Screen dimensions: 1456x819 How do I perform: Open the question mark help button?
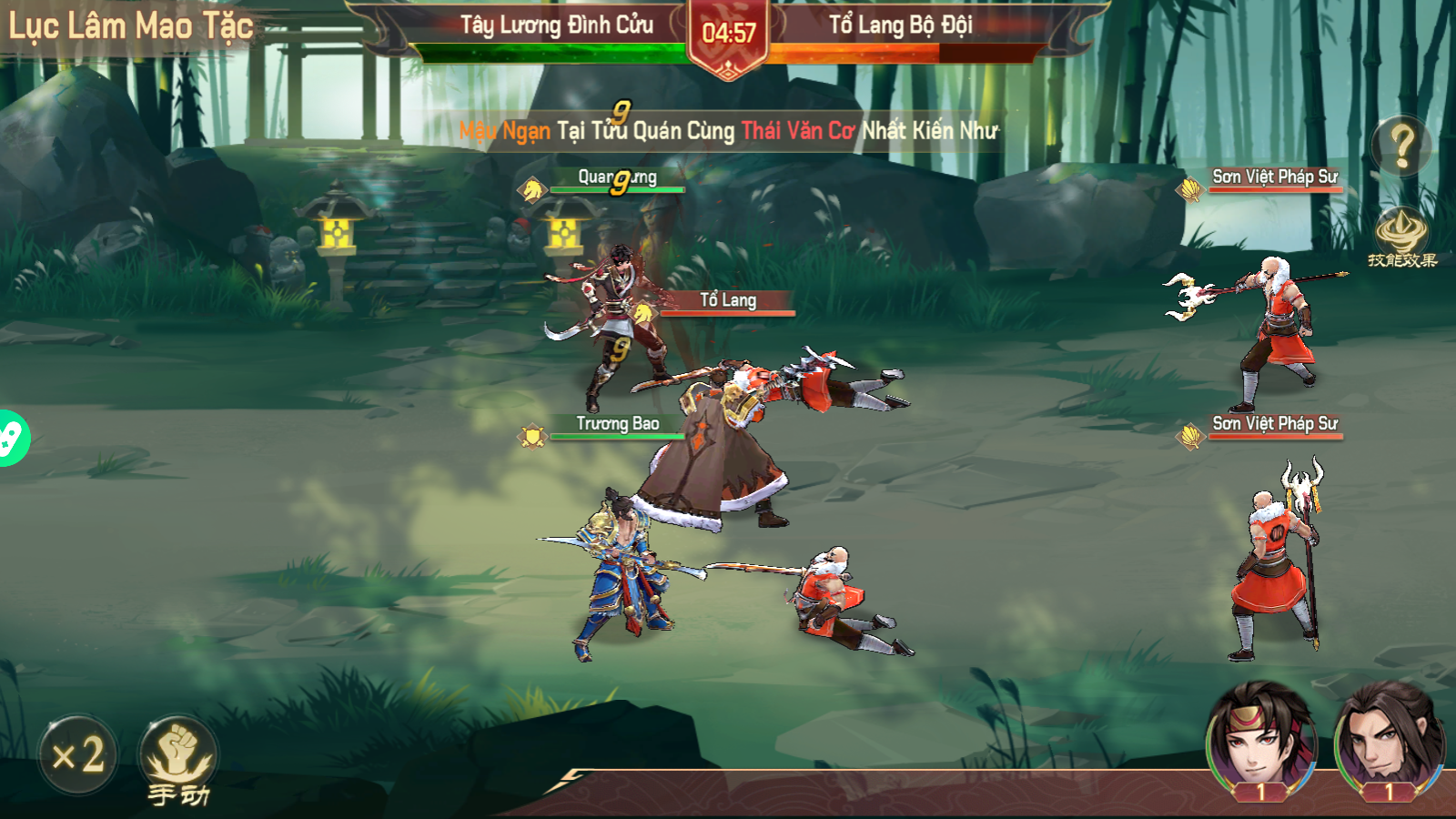click(1401, 146)
